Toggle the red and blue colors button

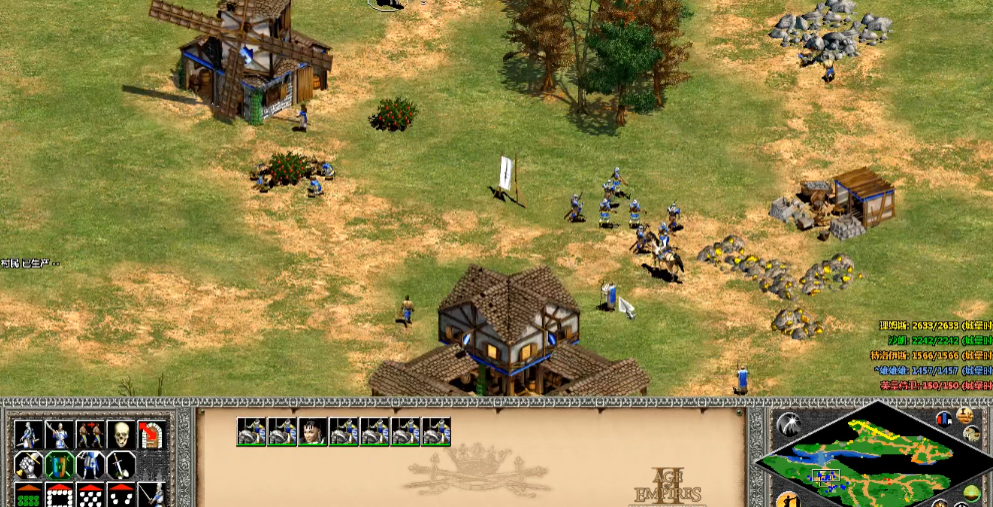coord(946,418)
